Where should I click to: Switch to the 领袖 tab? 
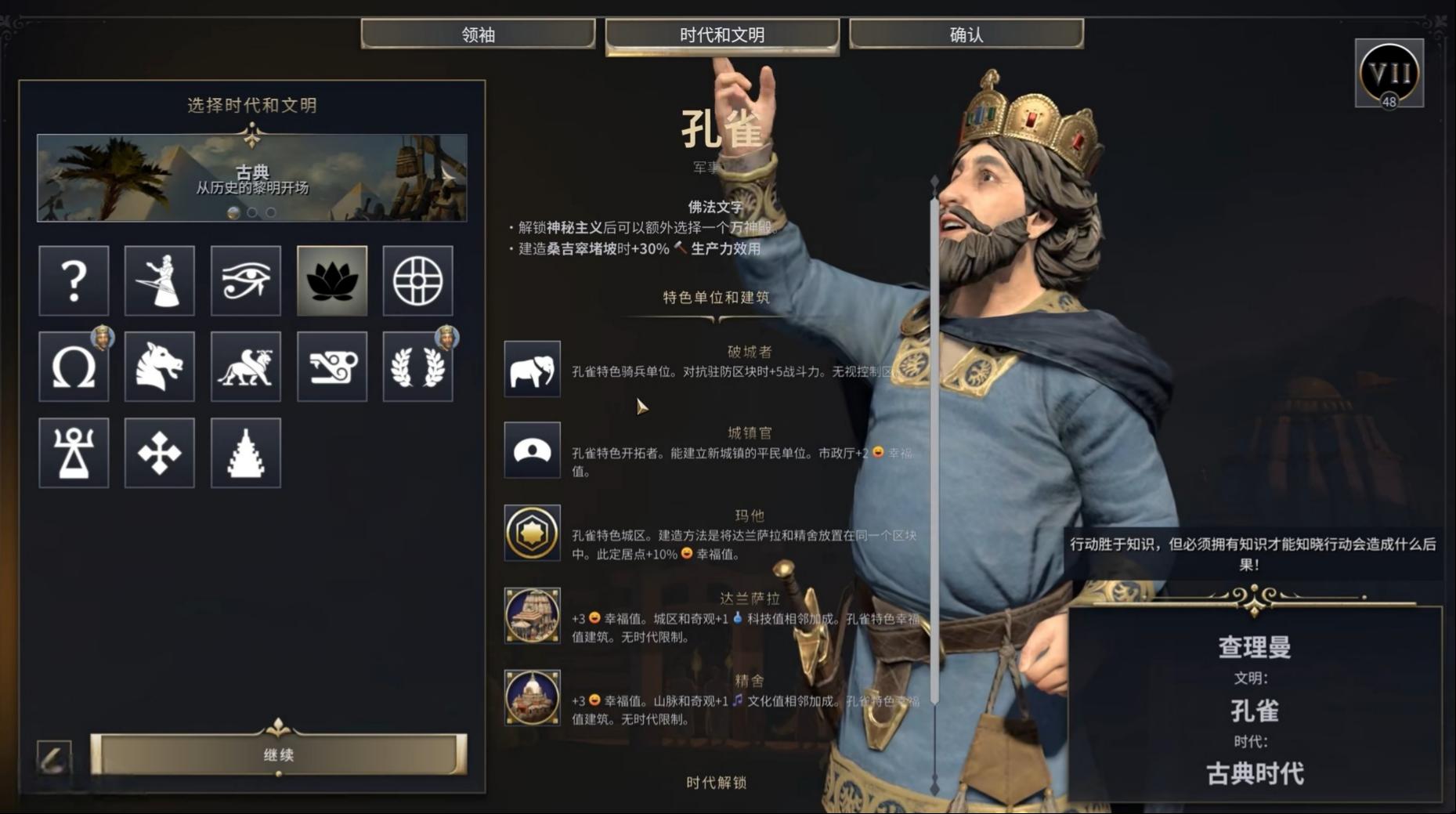479,34
